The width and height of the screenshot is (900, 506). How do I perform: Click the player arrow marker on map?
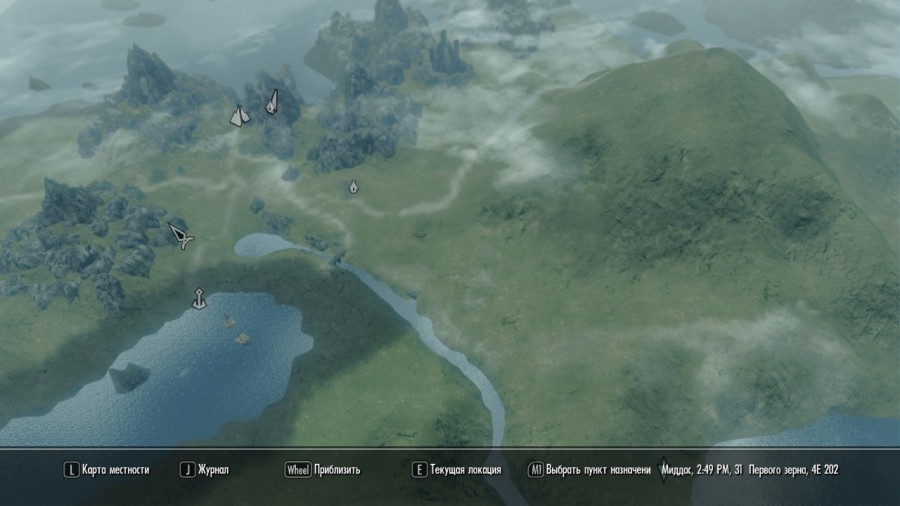181,236
